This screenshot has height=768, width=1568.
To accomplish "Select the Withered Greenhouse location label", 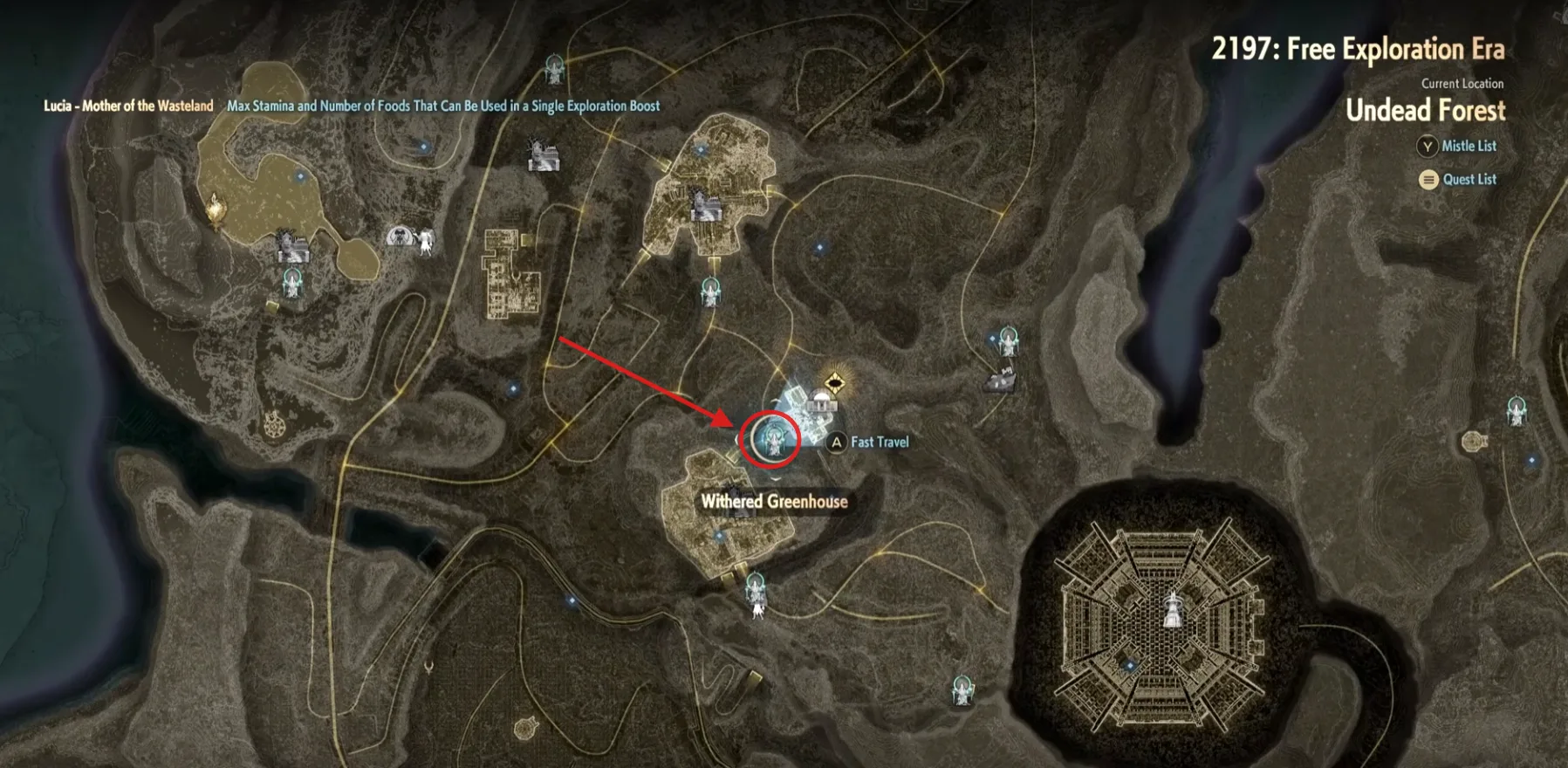I will point(774,502).
